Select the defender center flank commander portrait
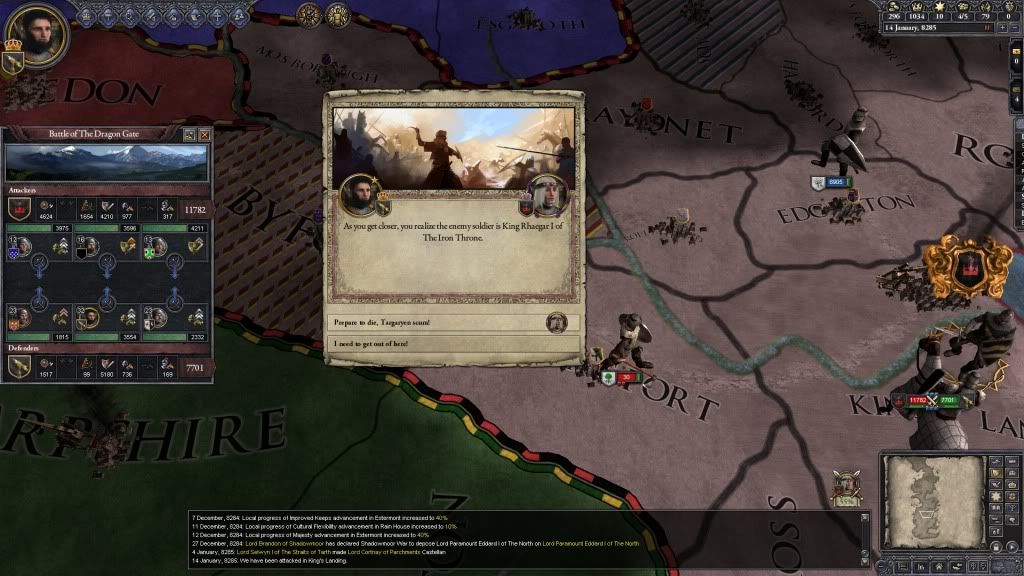Viewport: 1024px width, 576px height. point(90,318)
